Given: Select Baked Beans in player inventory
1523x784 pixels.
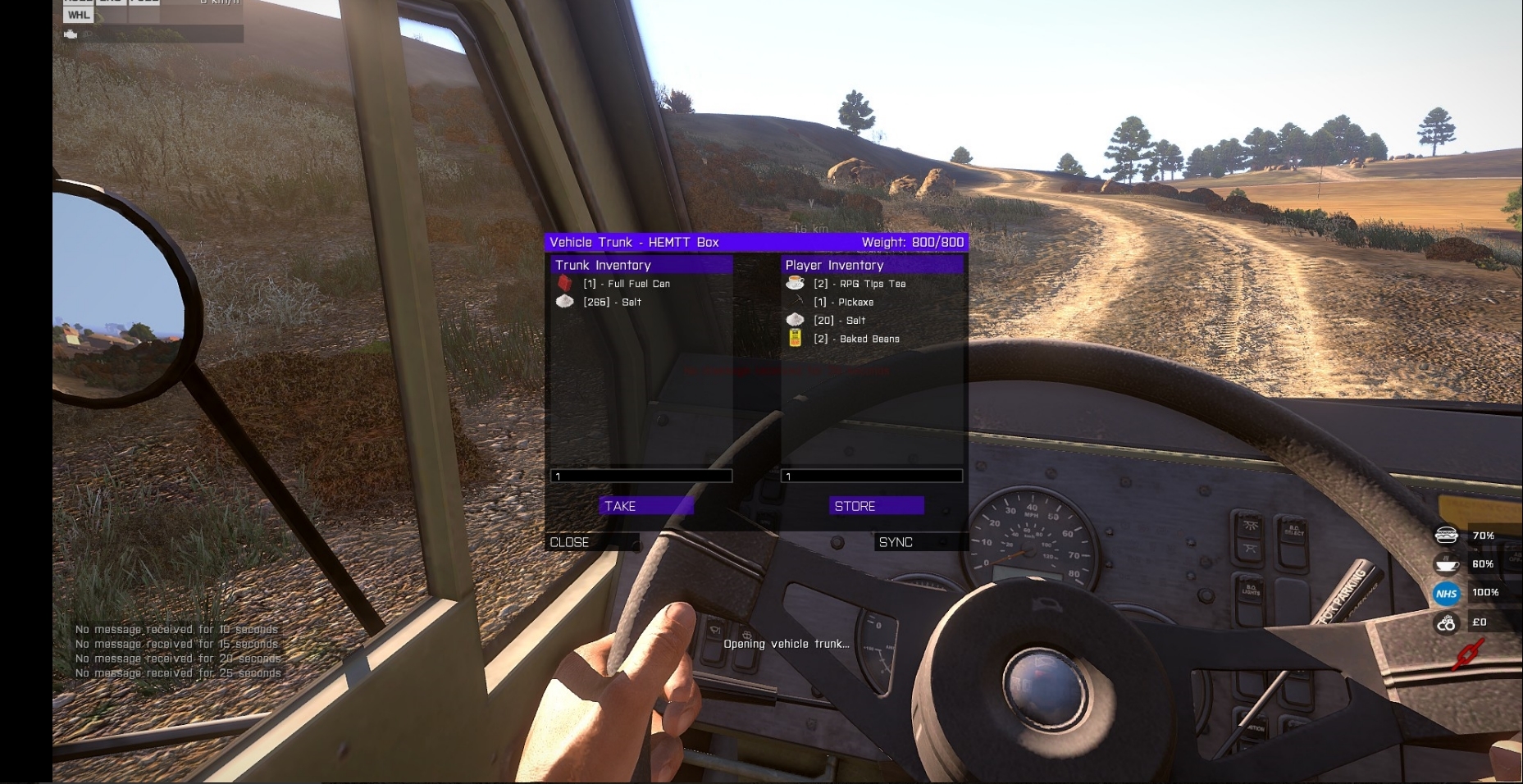Looking at the screenshot, I should (856, 339).
